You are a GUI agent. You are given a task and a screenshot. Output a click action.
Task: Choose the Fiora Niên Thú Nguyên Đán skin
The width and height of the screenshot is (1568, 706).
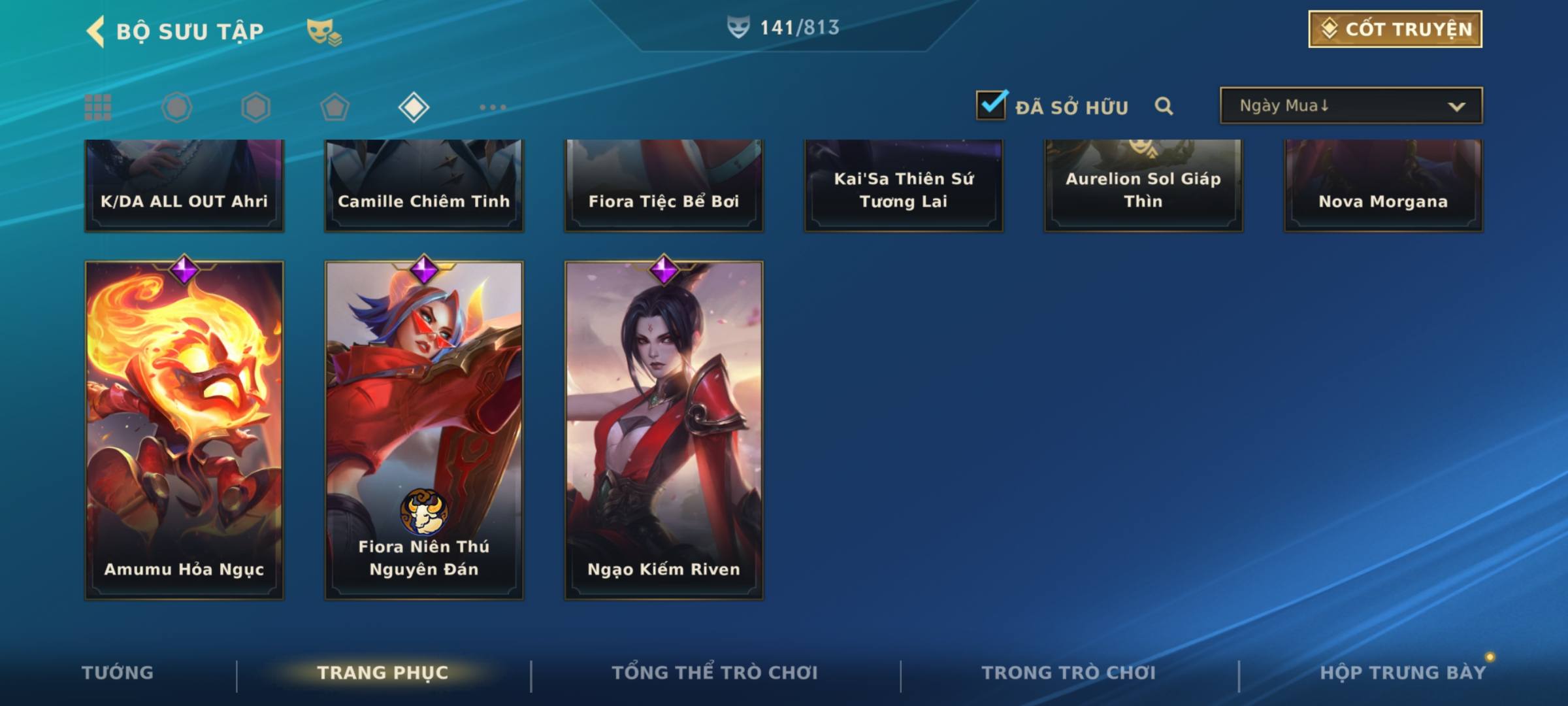424,429
